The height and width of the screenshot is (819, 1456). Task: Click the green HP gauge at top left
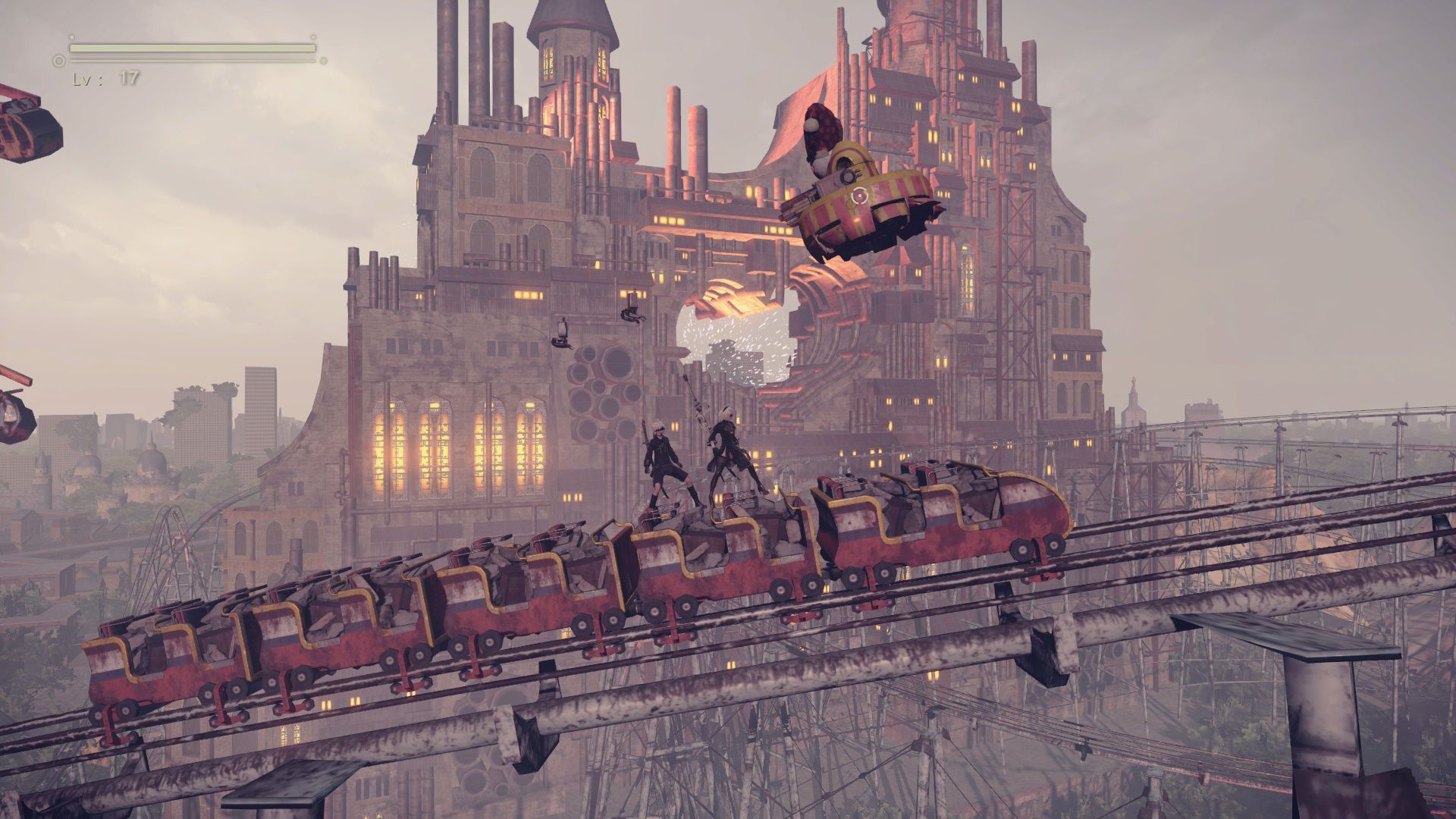coord(190,47)
